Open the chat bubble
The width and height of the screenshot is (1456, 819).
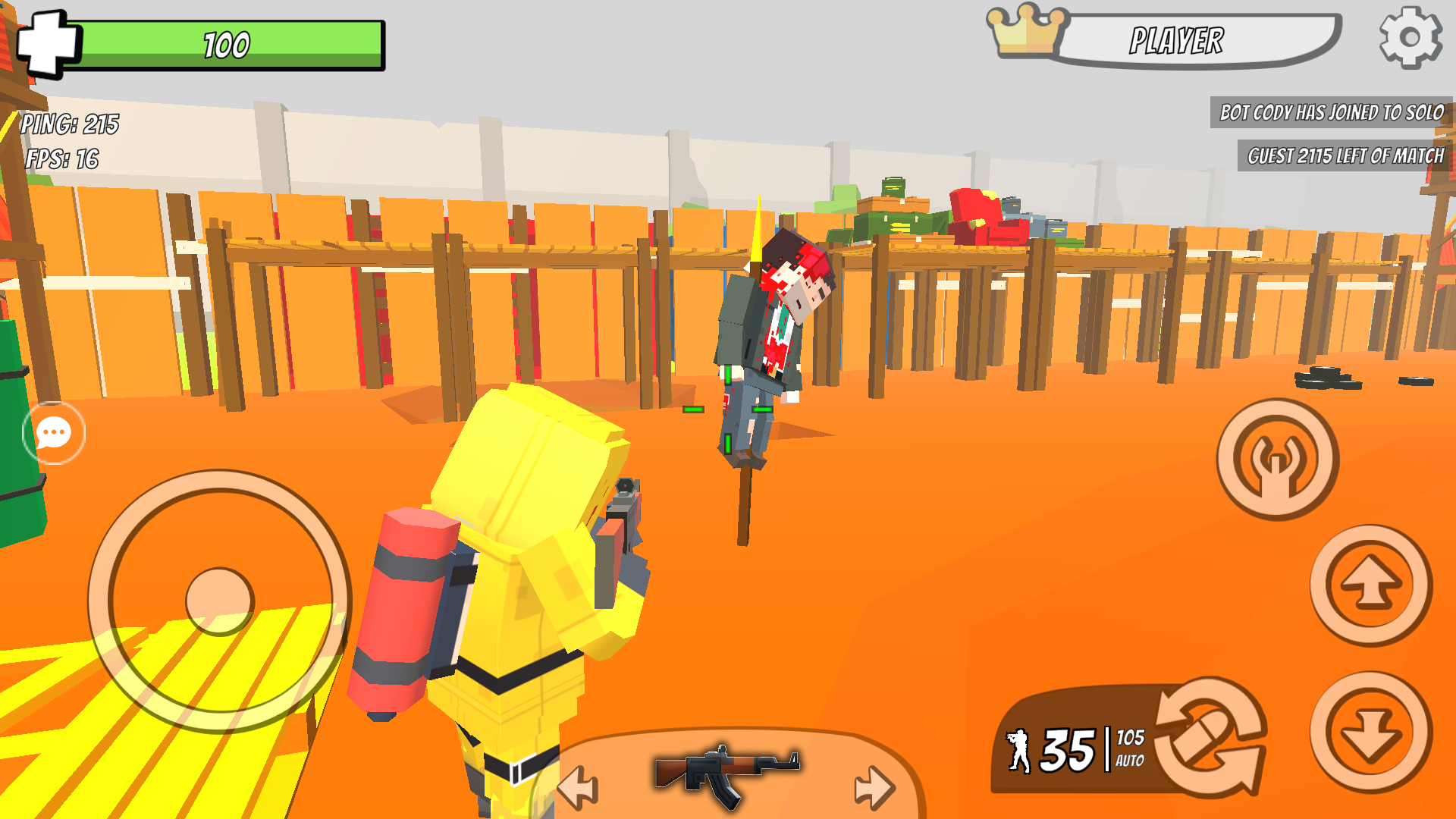[x=54, y=431]
